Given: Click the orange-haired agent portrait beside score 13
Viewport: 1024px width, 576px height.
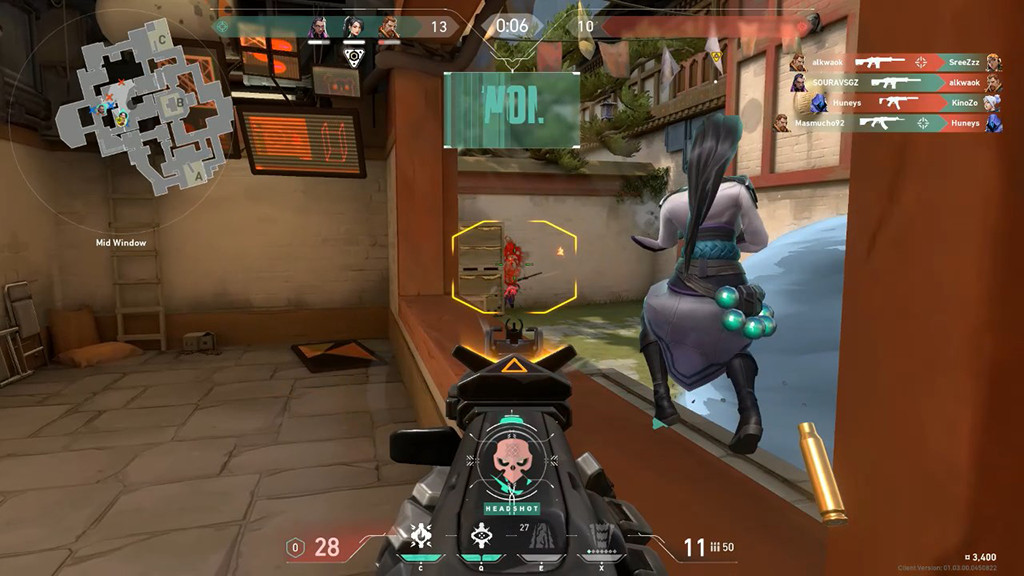Looking at the screenshot, I should pos(388,27).
